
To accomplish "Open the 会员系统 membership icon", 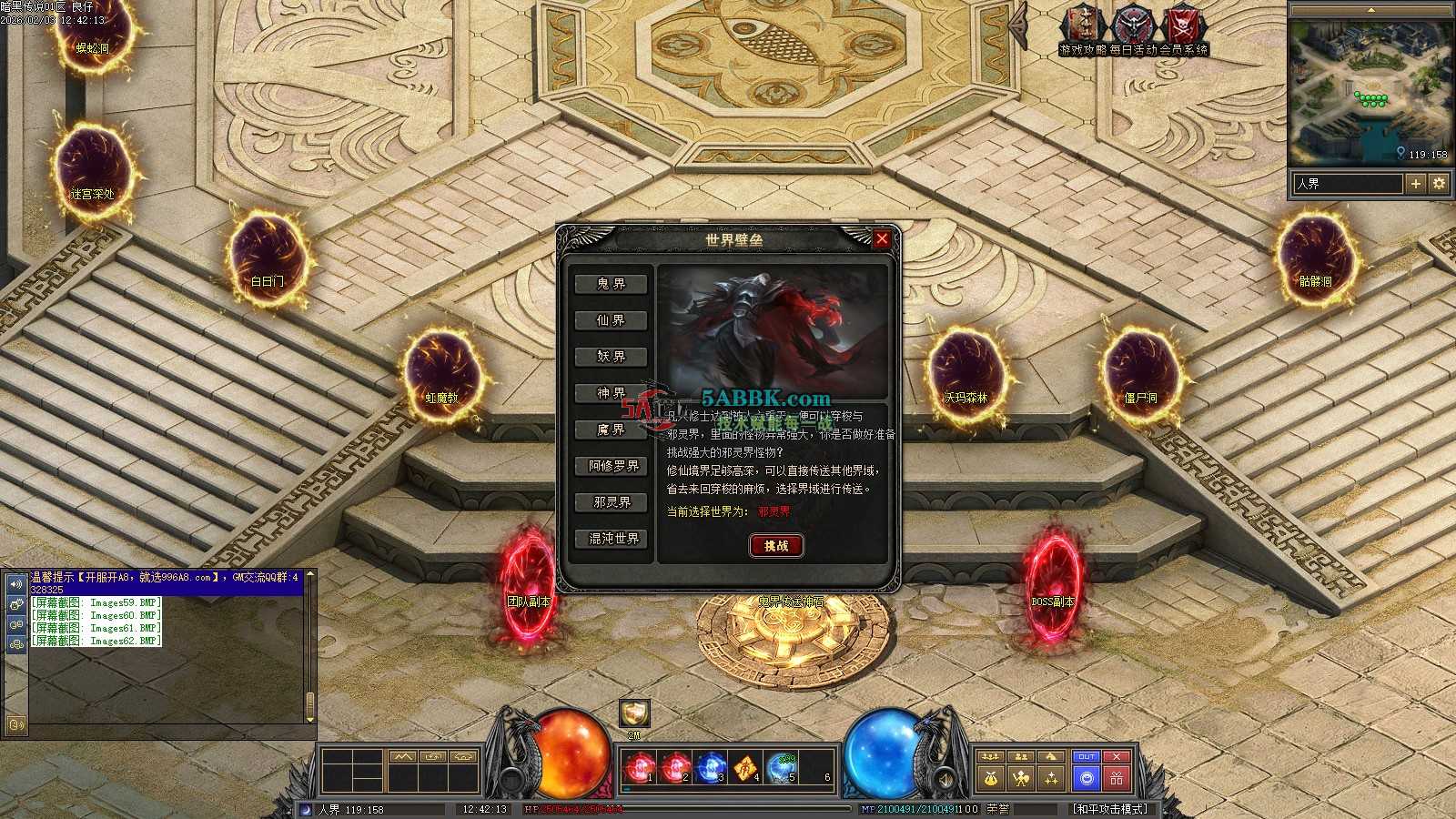I will pyautogui.click(x=1184, y=25).
